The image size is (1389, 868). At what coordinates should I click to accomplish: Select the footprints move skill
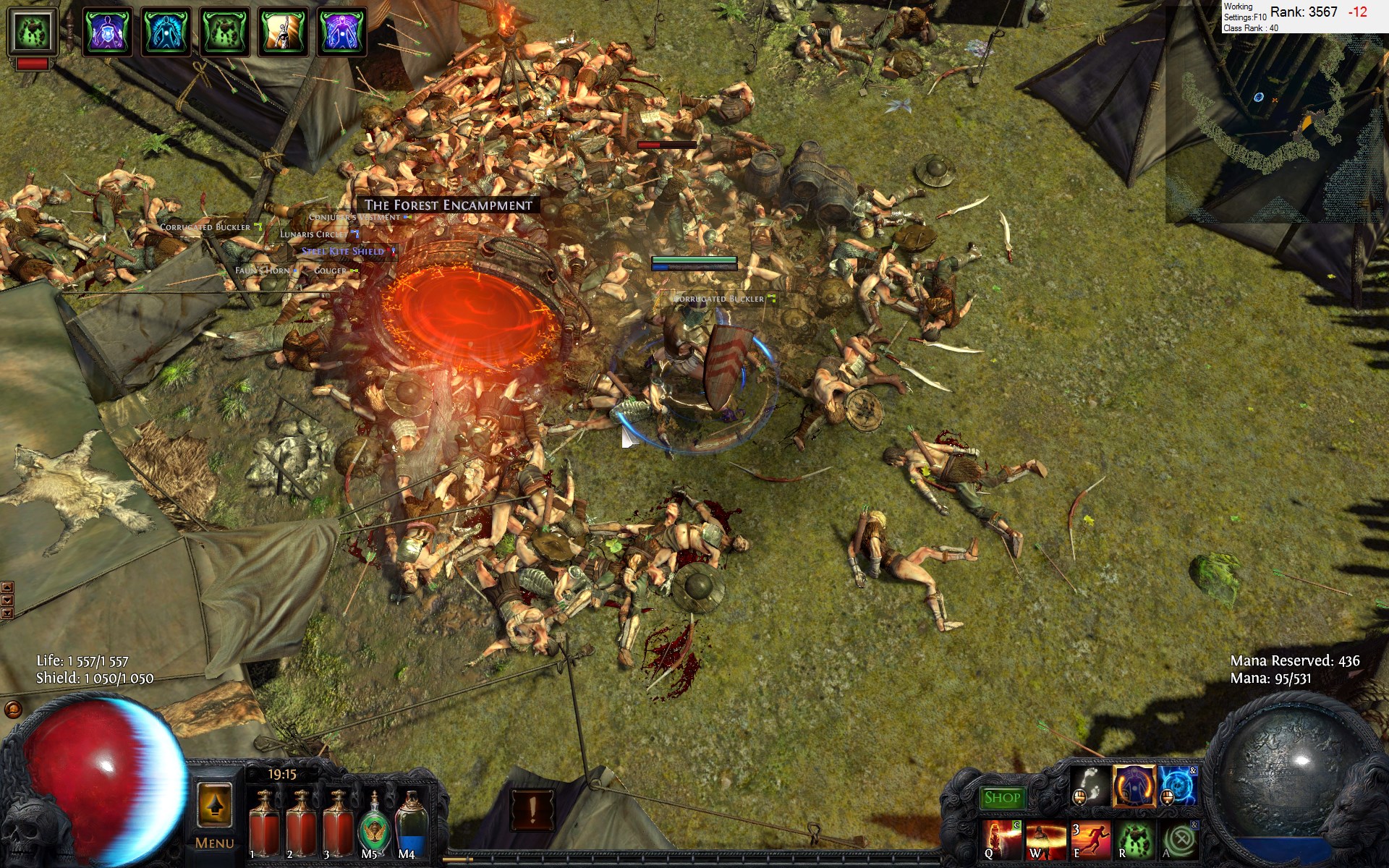tap(1090, 786)
